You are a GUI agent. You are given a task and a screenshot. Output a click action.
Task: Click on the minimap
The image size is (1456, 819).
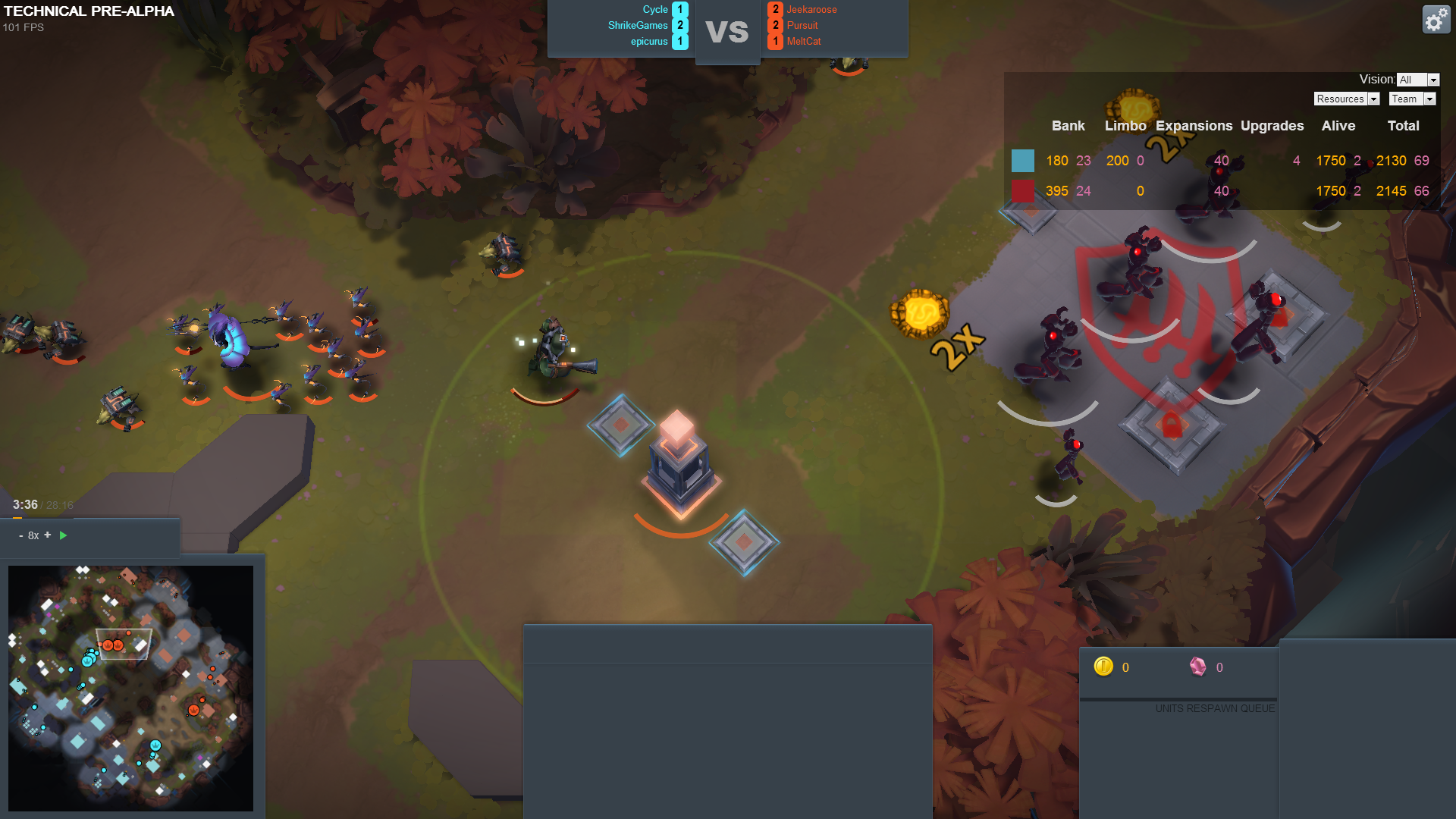point(130,688)
